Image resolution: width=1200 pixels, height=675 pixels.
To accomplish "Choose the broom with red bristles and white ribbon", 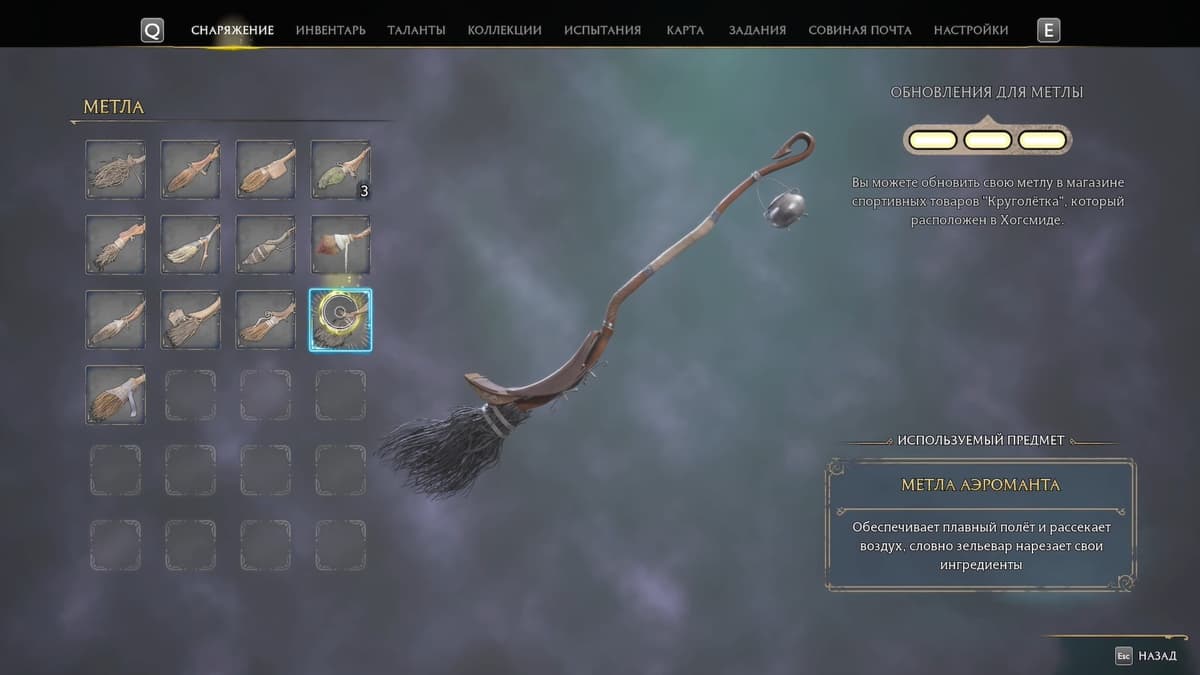I will coord(340,244).
